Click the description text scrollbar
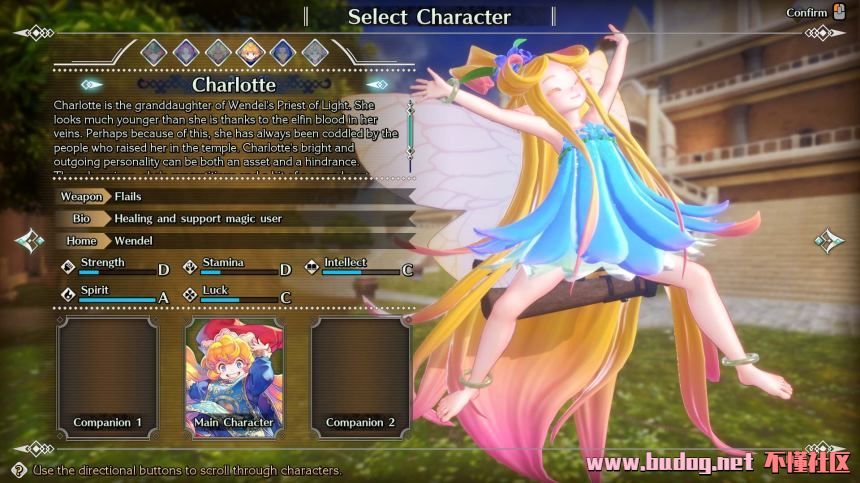Screen dimensions: 860x483 point(409,128)
